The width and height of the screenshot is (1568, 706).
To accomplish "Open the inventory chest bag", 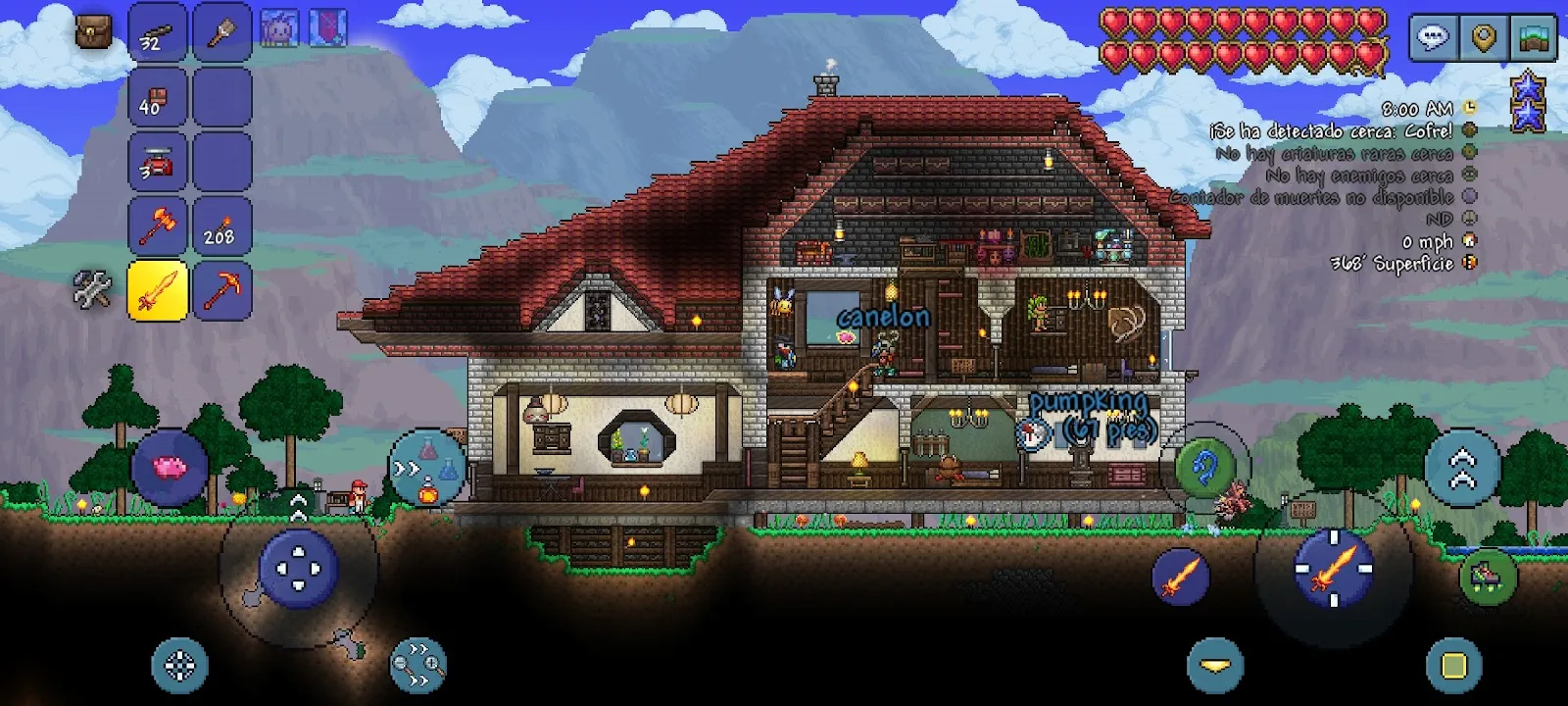I will pos(94,32).
